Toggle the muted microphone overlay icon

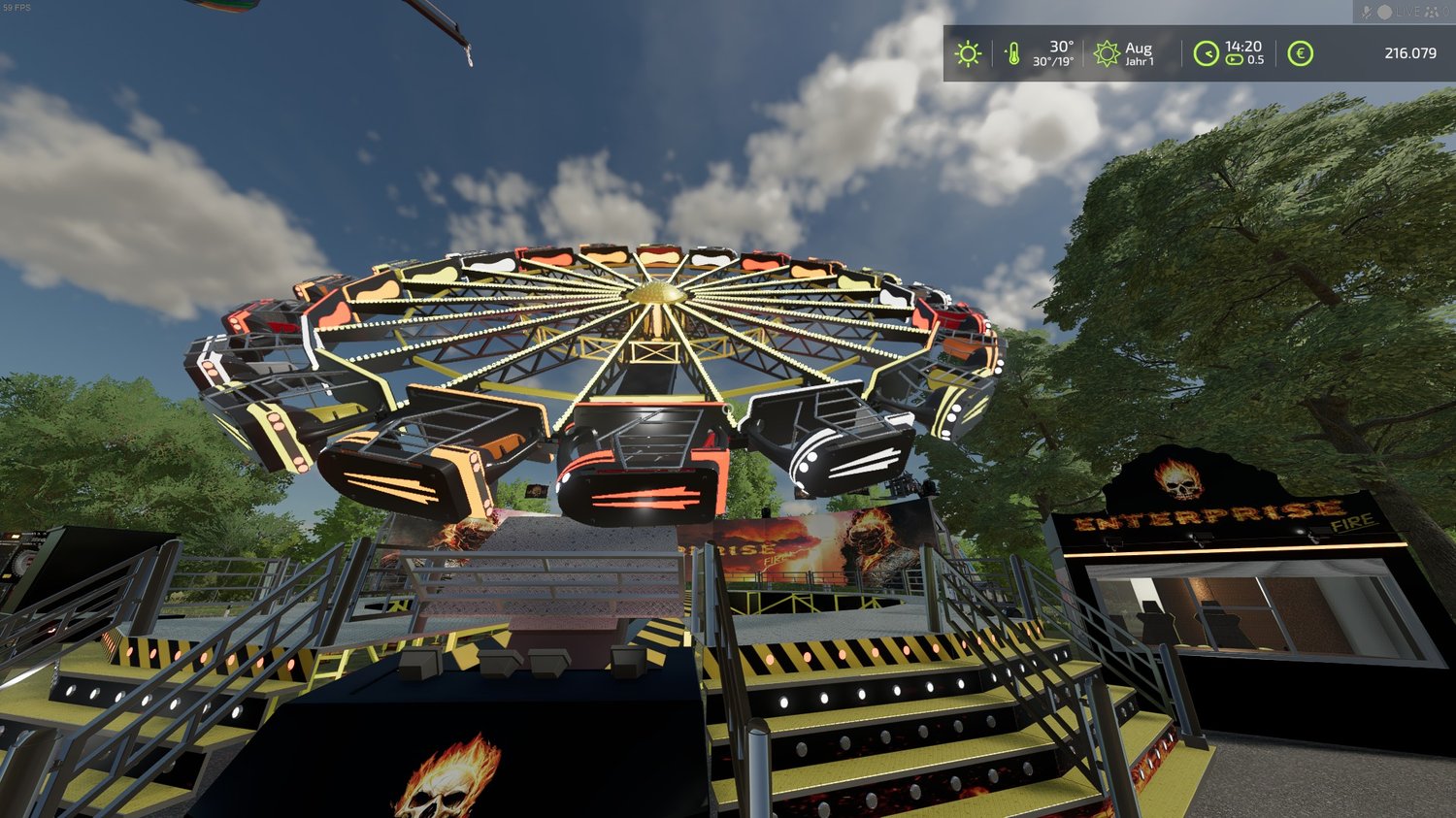(x=1367, y=12)
